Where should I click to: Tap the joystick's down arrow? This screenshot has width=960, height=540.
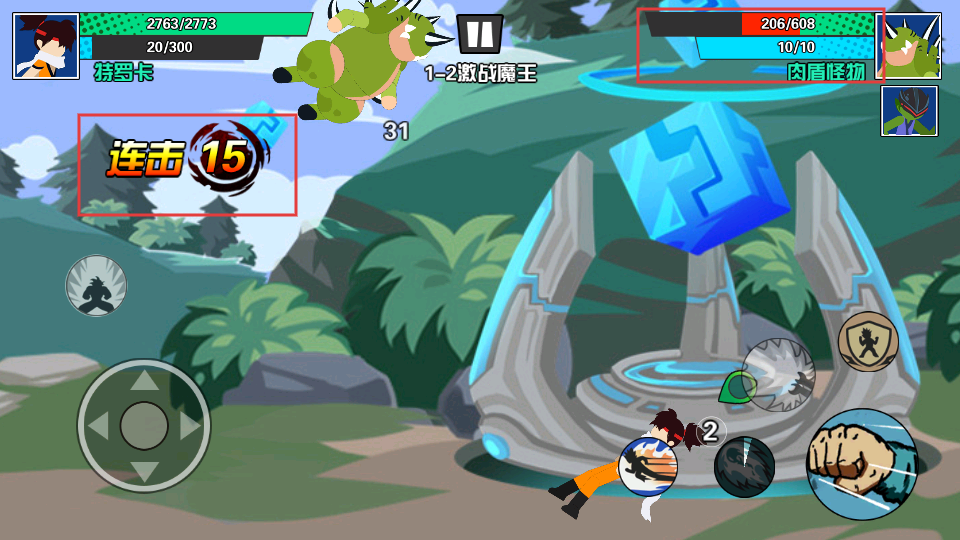pos(144,471)
